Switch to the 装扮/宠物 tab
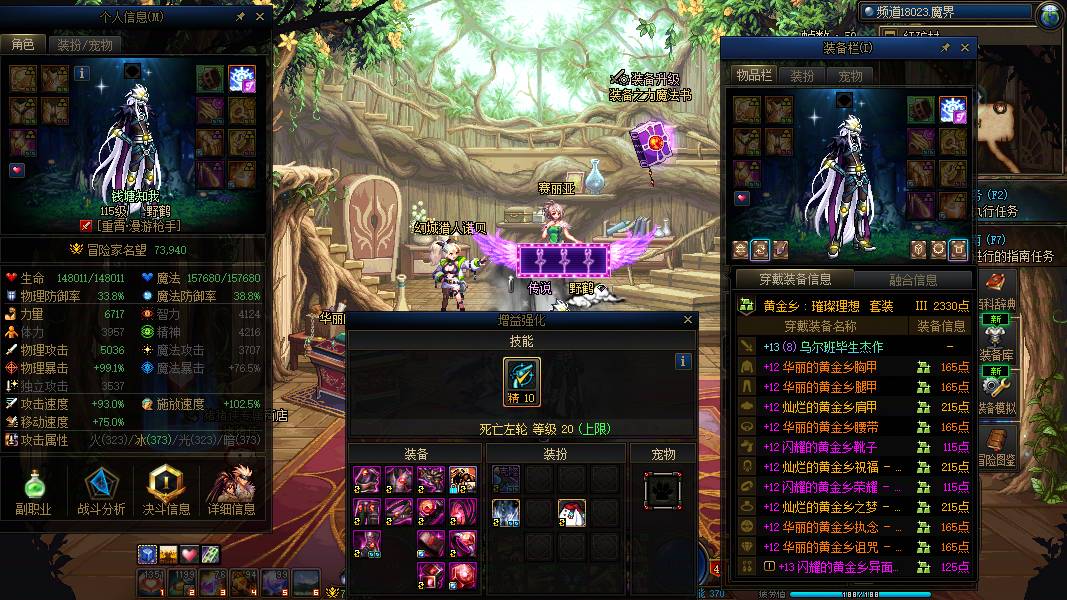The width and height of the screenshot is (1067, 600). click(84, 45)
